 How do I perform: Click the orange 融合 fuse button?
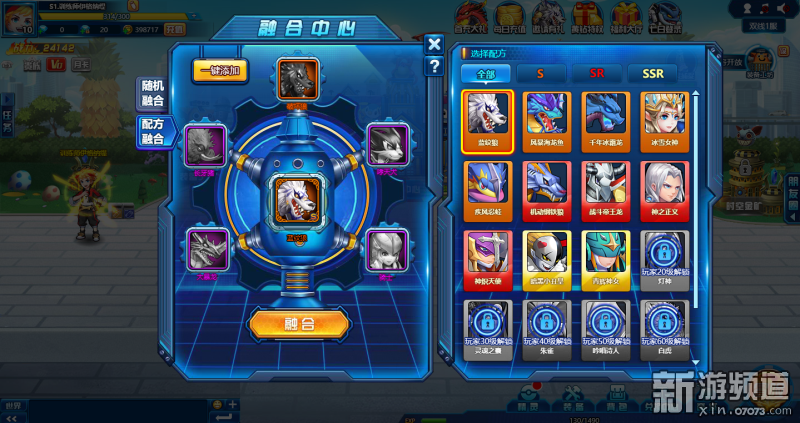[x=299, y=323]
